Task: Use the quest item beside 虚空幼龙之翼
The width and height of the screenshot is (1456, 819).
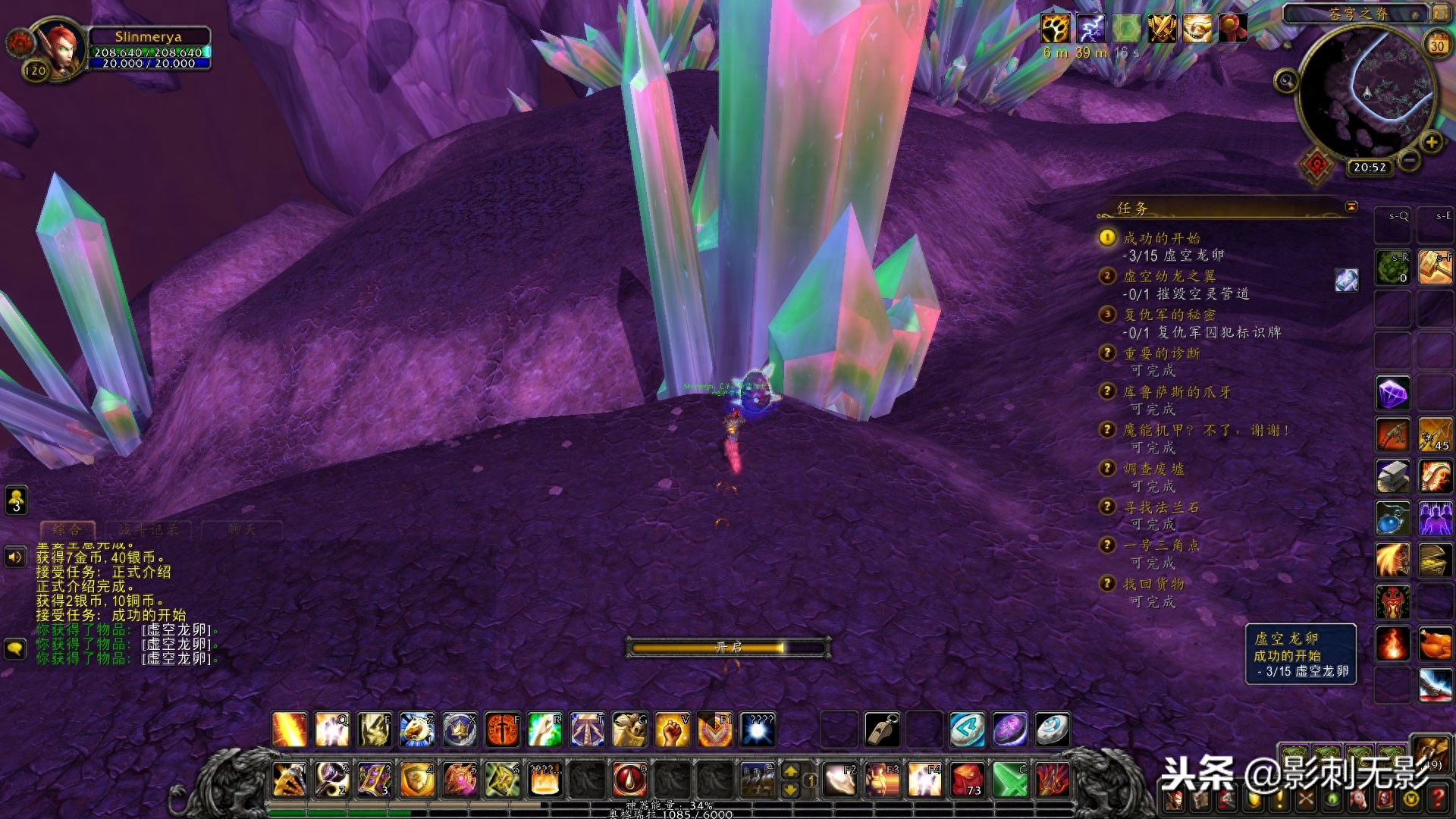Action: [1346, 280]
